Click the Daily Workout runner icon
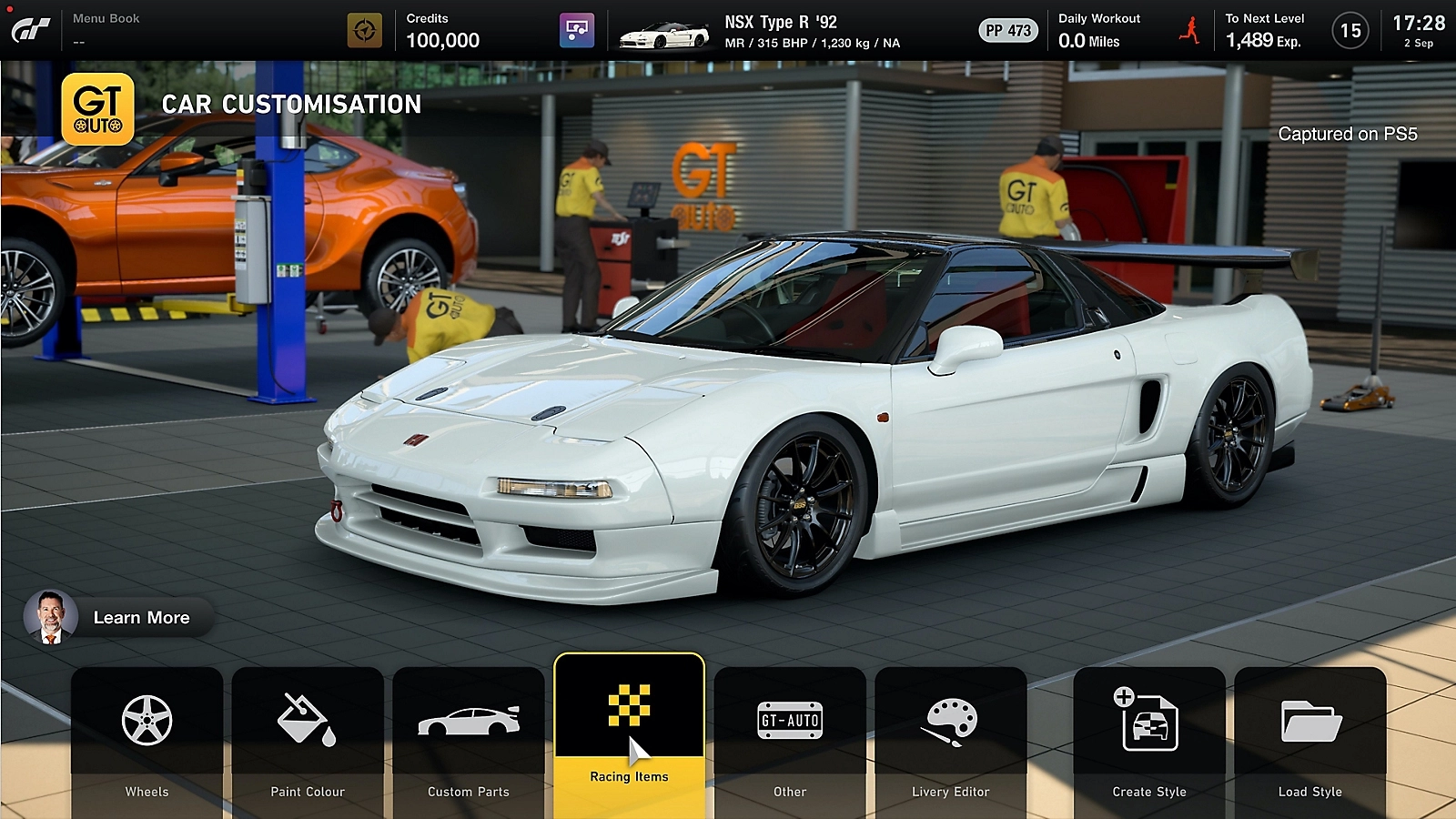This screenshot has height=819, width=1456. point(1189,28)
